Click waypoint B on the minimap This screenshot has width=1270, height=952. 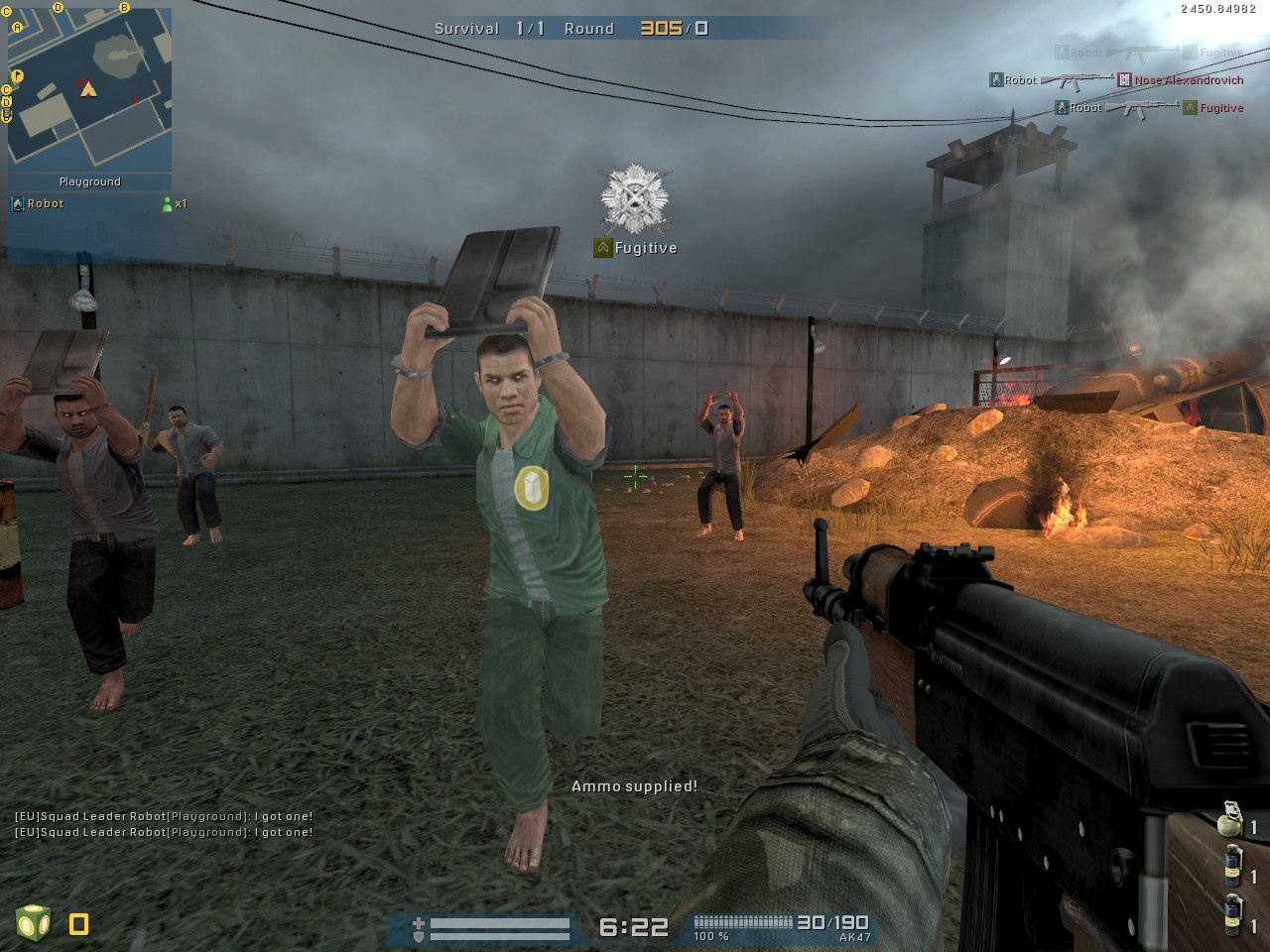tap(124, 8)
